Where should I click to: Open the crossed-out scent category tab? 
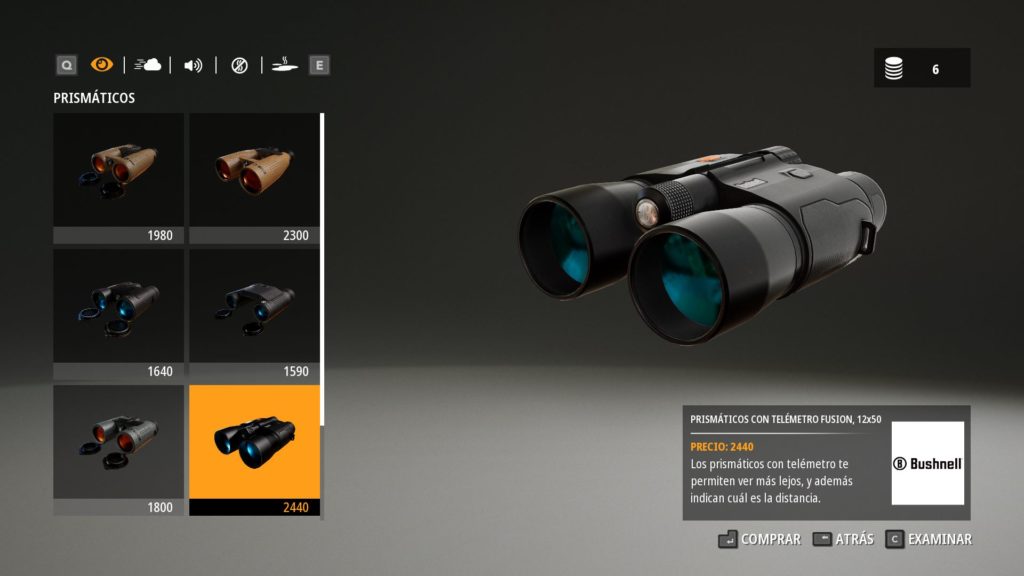click(x=239, y=65)
